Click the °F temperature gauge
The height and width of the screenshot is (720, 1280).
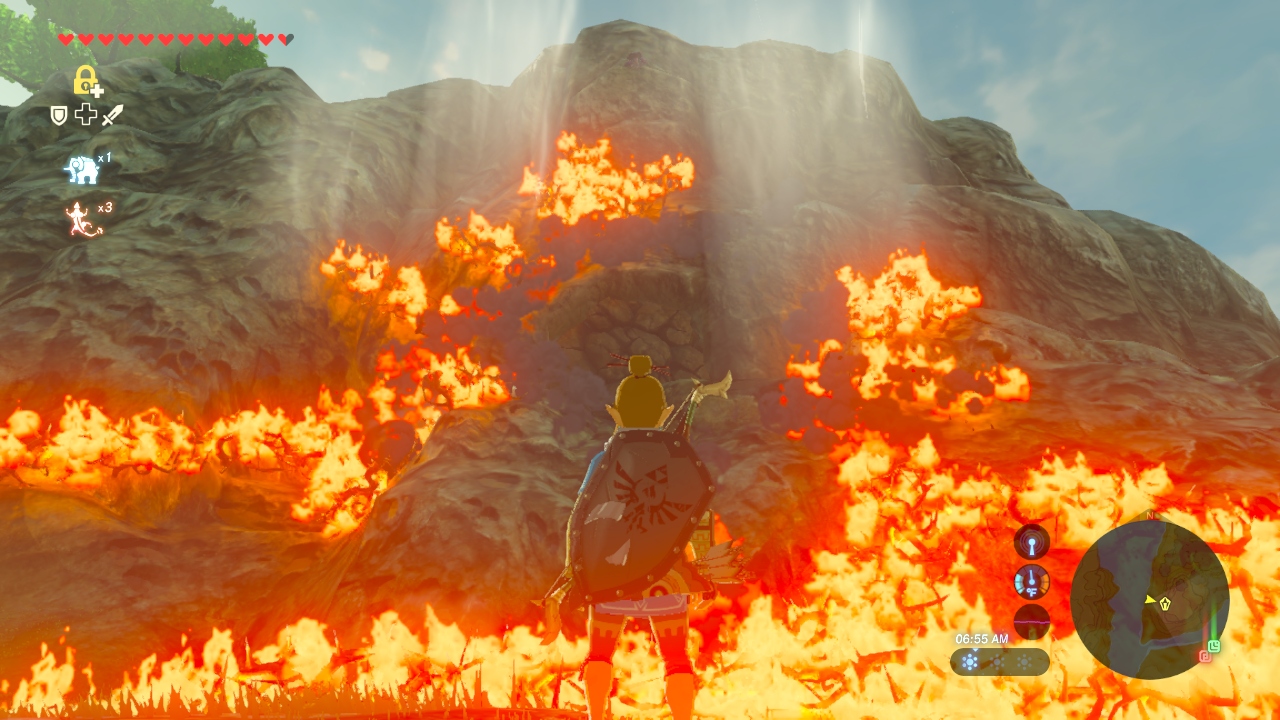(1031, 582)
